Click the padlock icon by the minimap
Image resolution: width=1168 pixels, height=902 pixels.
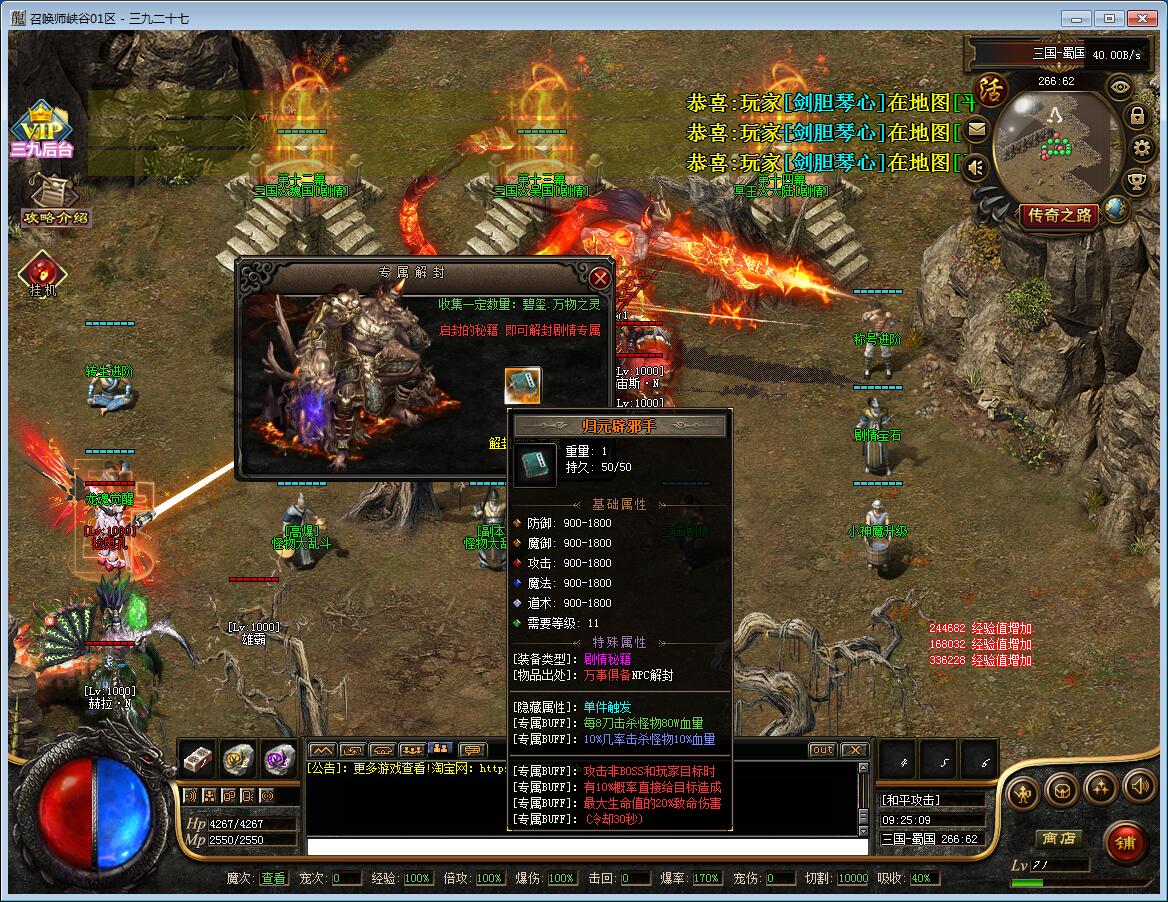[x=1137, y=115]
